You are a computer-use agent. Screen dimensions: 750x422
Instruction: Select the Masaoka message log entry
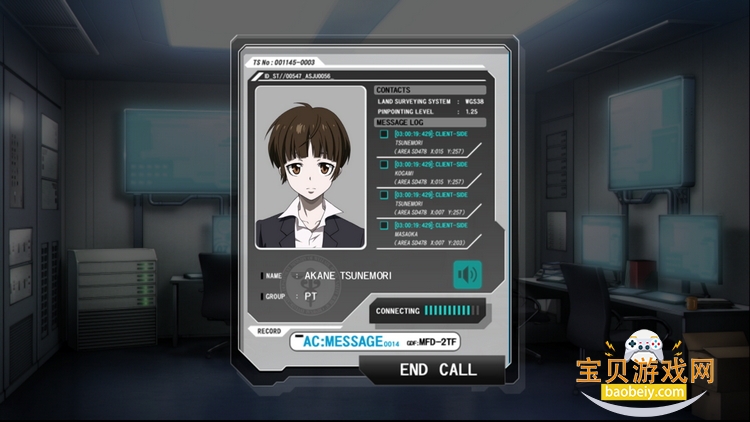[x=432, y=232]
